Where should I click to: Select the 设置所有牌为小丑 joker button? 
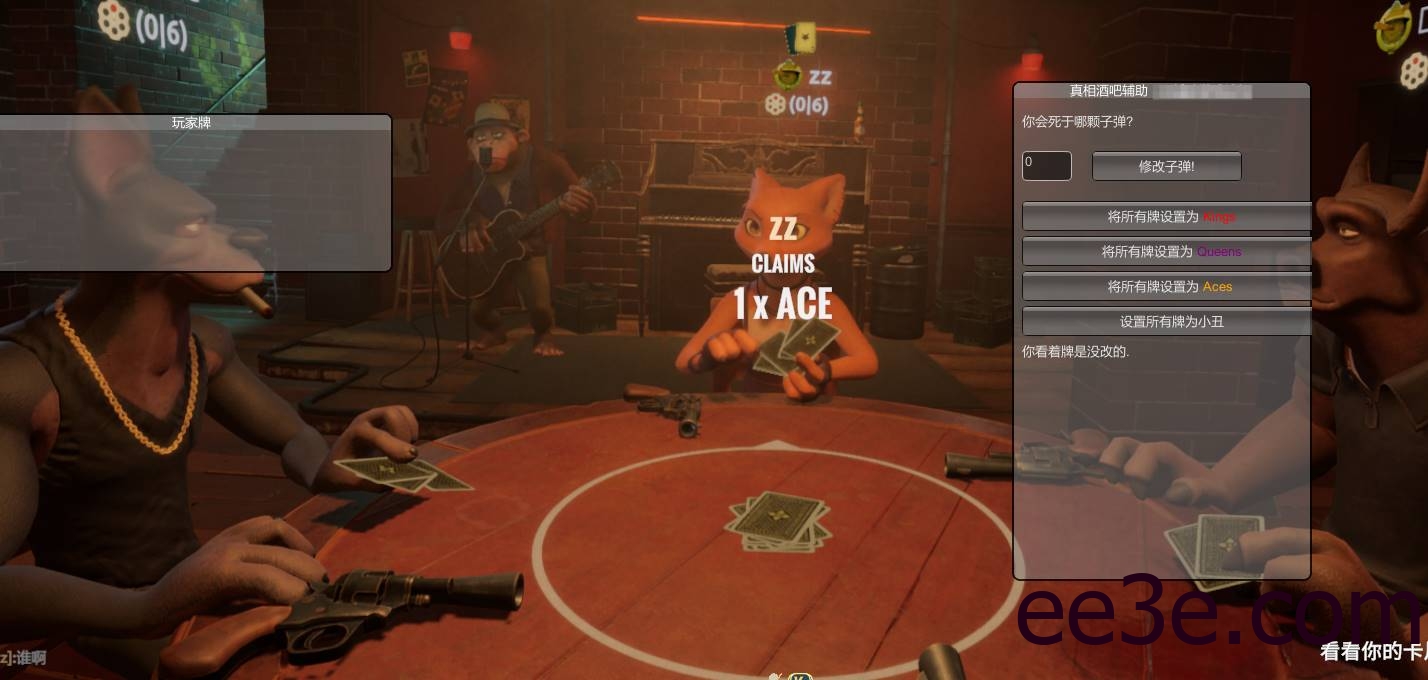(x=1166, y=321)
